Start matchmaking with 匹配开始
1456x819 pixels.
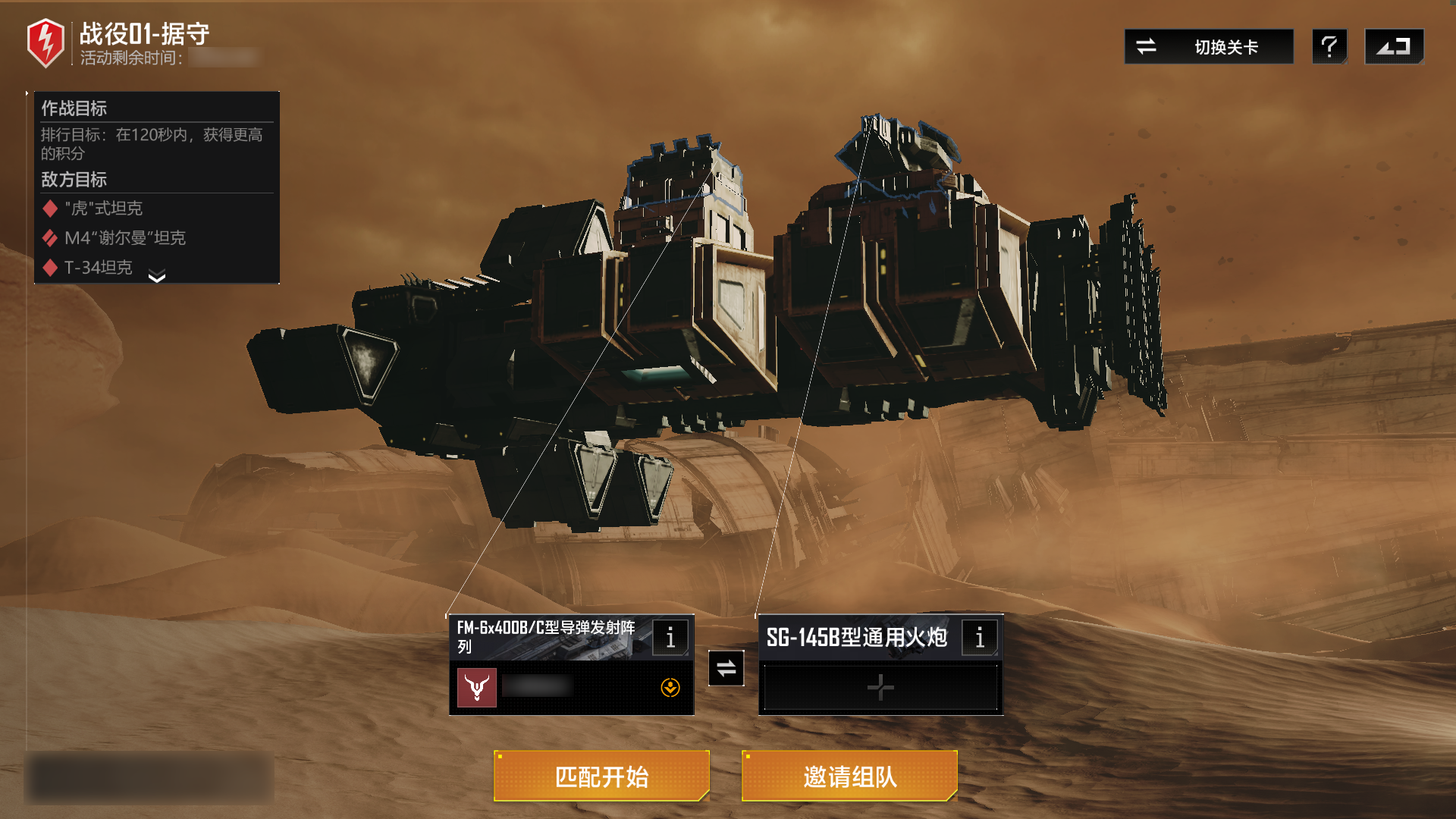click(x=601, y=776)
